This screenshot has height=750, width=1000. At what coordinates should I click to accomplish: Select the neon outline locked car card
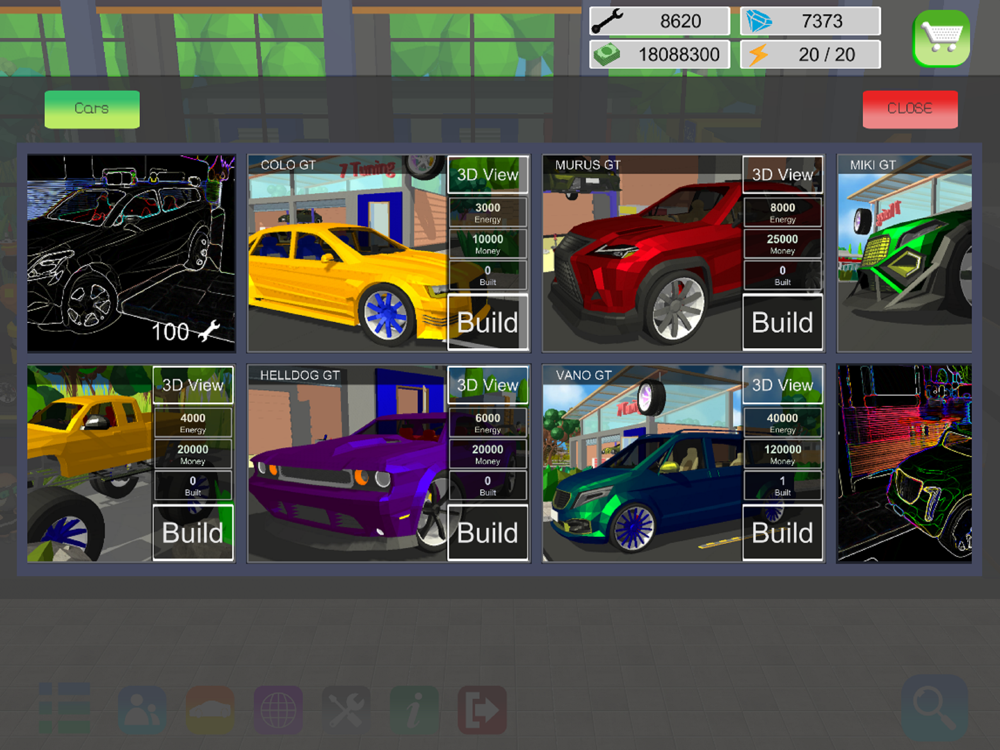point(904,463)
